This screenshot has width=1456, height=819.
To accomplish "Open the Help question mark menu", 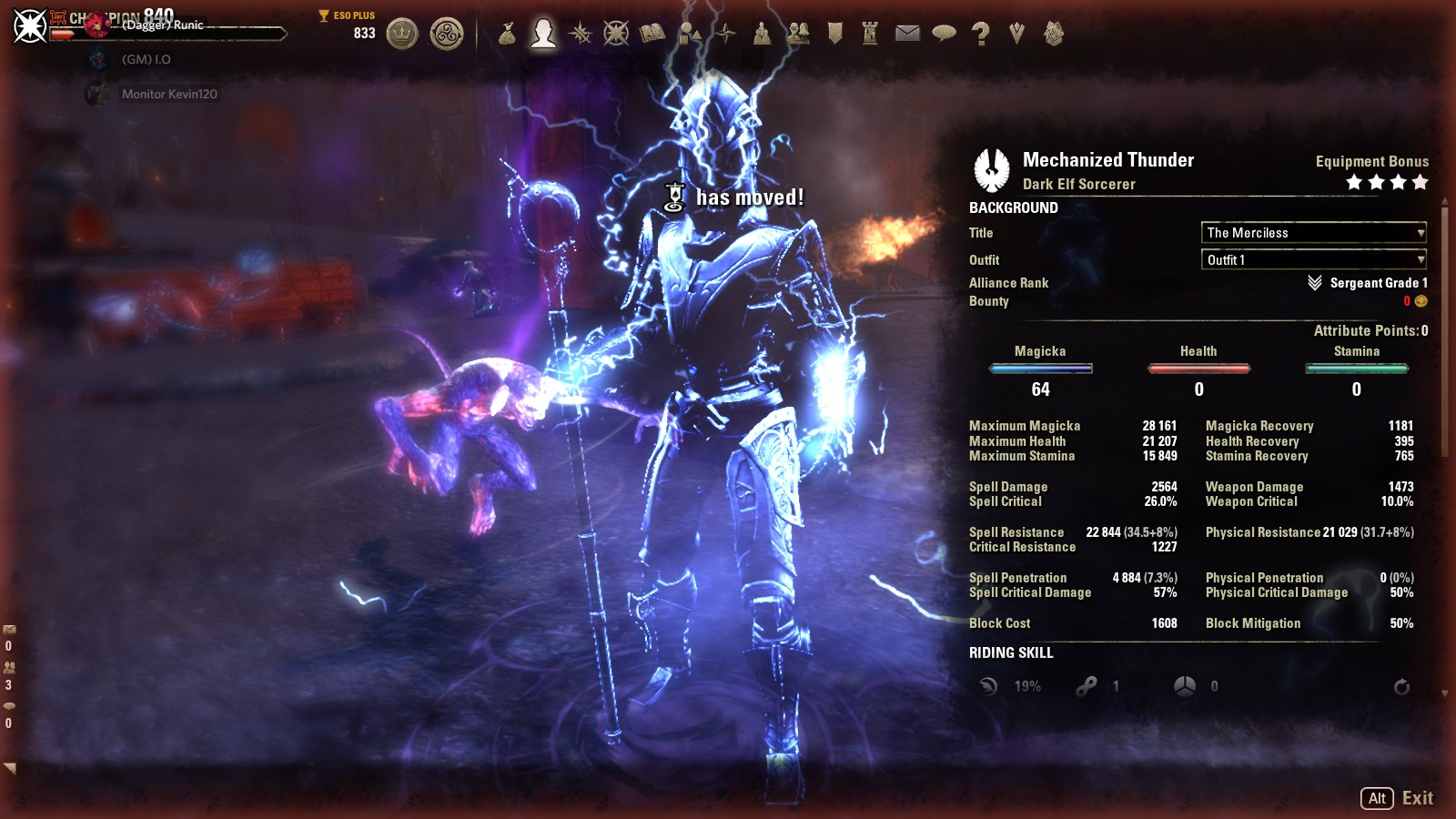I will [980, 35].
